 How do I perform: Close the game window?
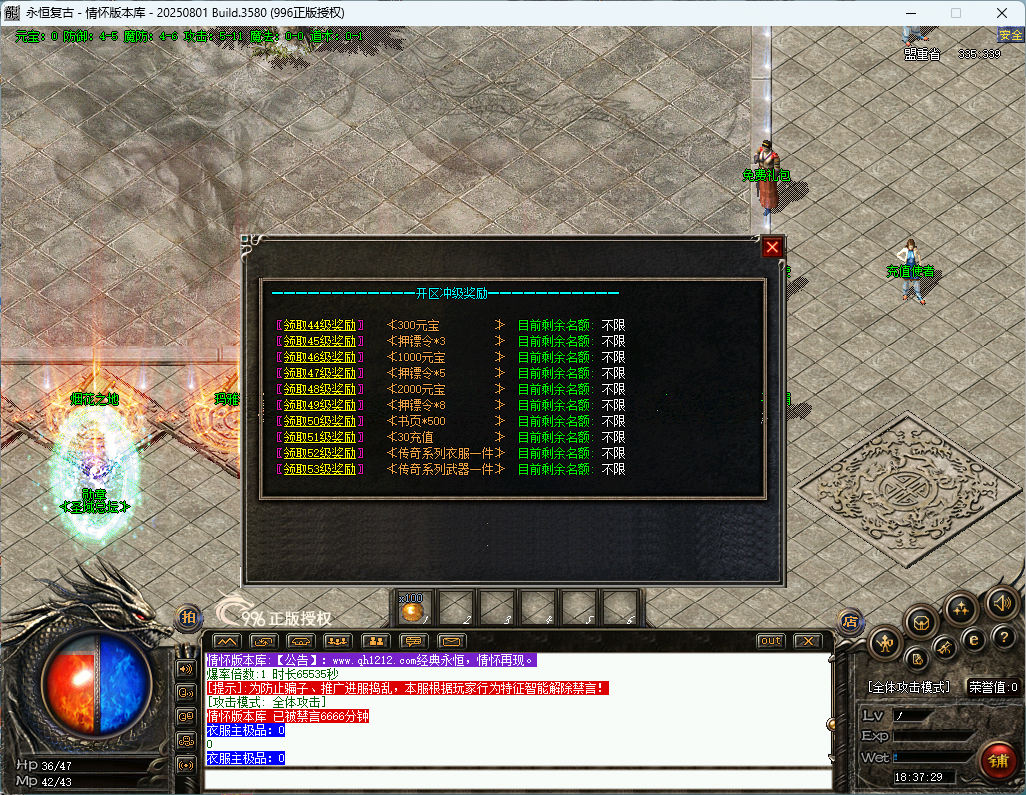pos(1002,13)
